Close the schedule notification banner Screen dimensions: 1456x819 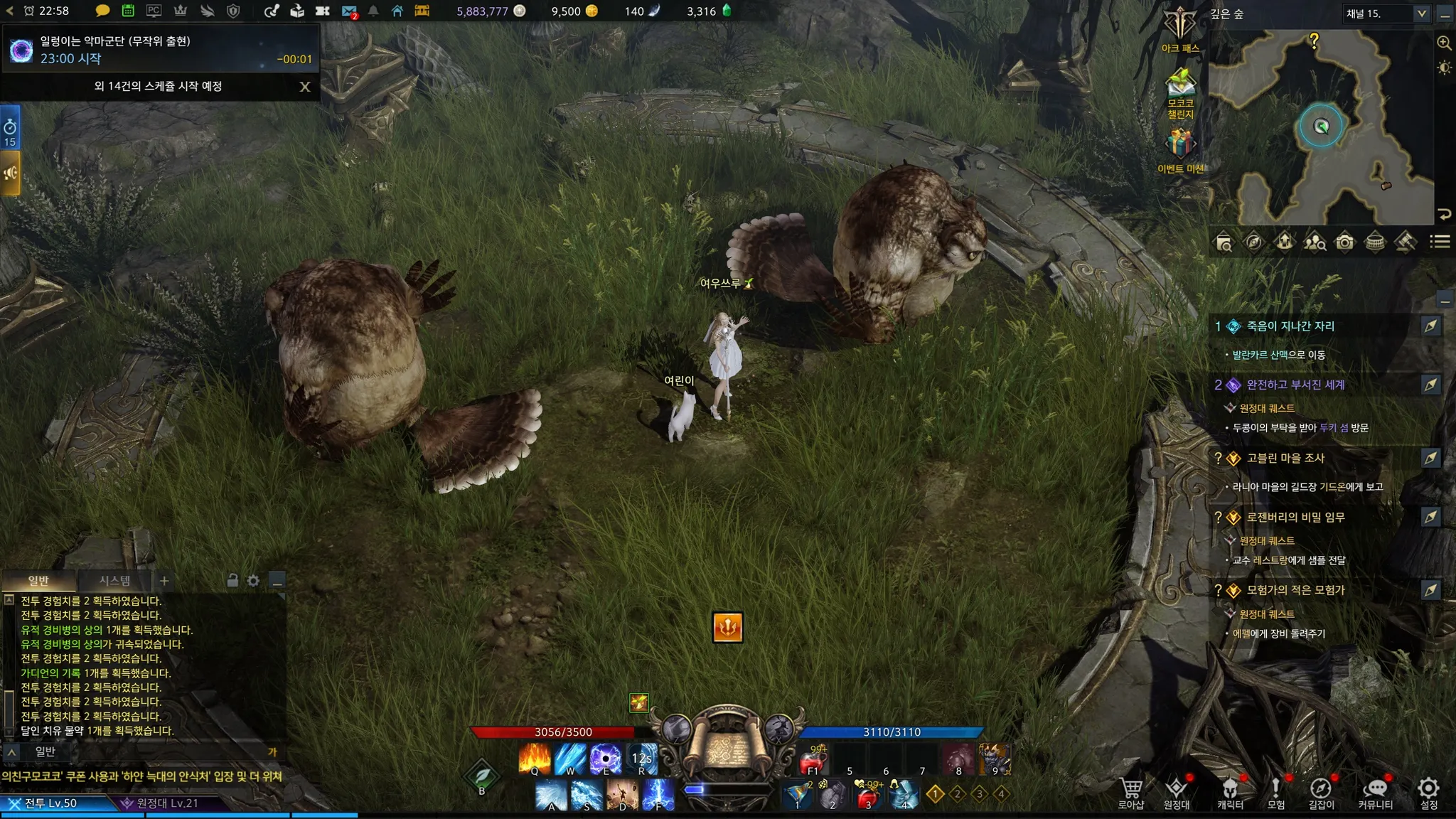(x=305, y=87)
